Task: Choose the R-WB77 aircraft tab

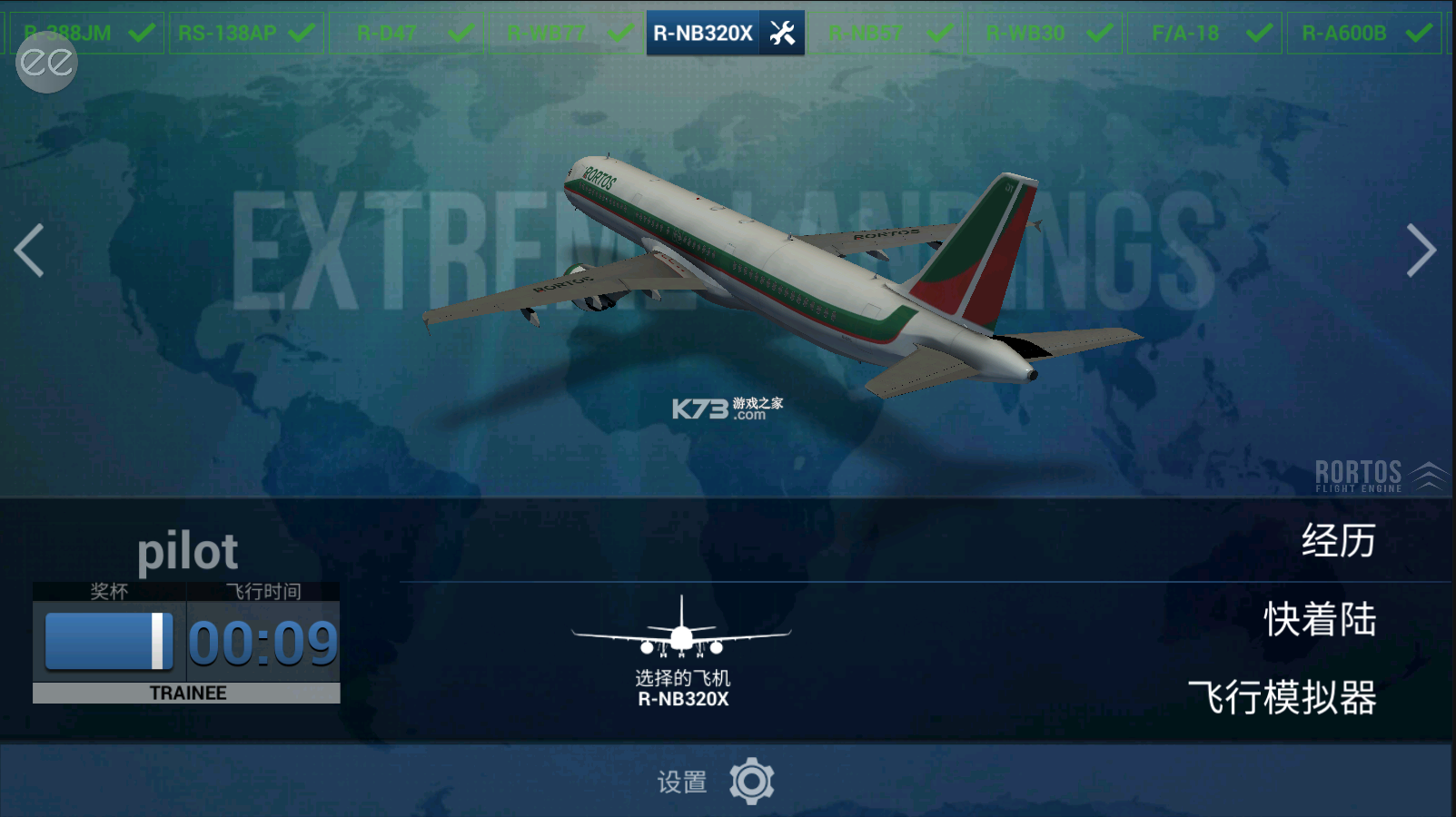Action: click(565, 34)
